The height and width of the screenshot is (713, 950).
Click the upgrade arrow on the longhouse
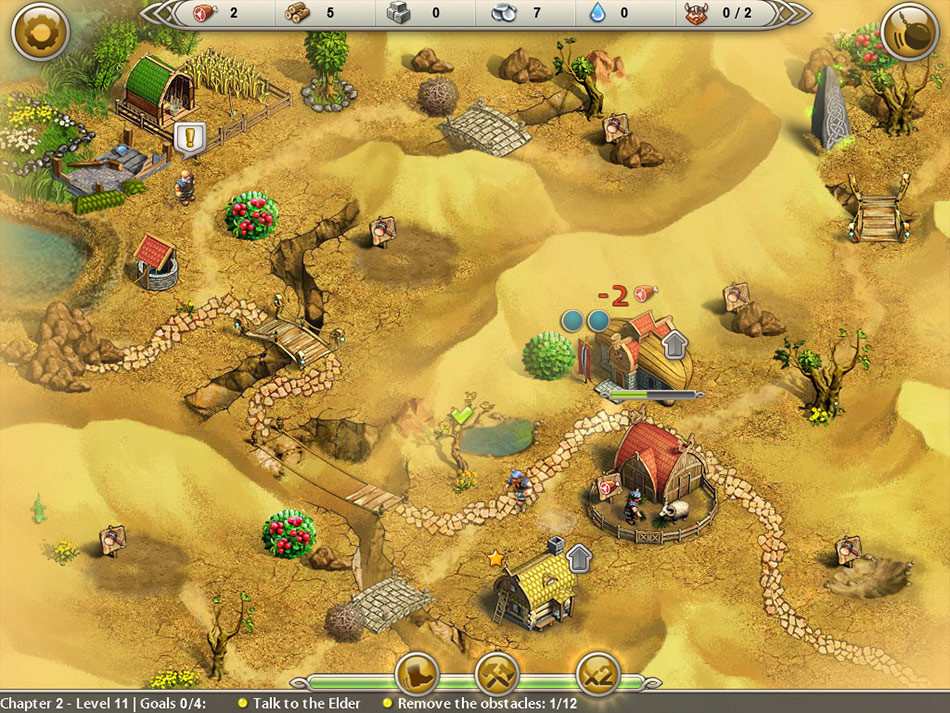[676, 343]
